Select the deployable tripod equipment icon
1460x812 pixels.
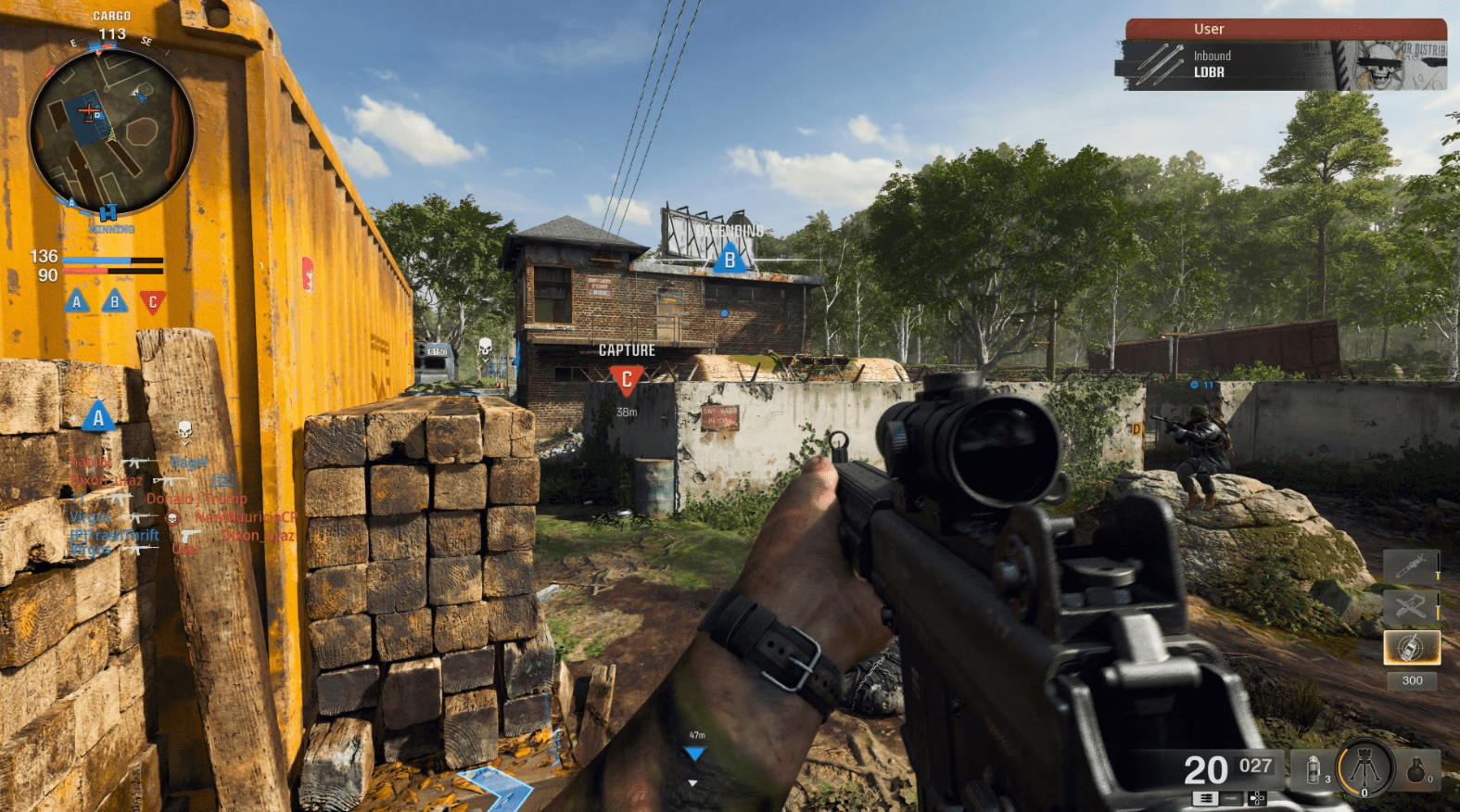1364,766
